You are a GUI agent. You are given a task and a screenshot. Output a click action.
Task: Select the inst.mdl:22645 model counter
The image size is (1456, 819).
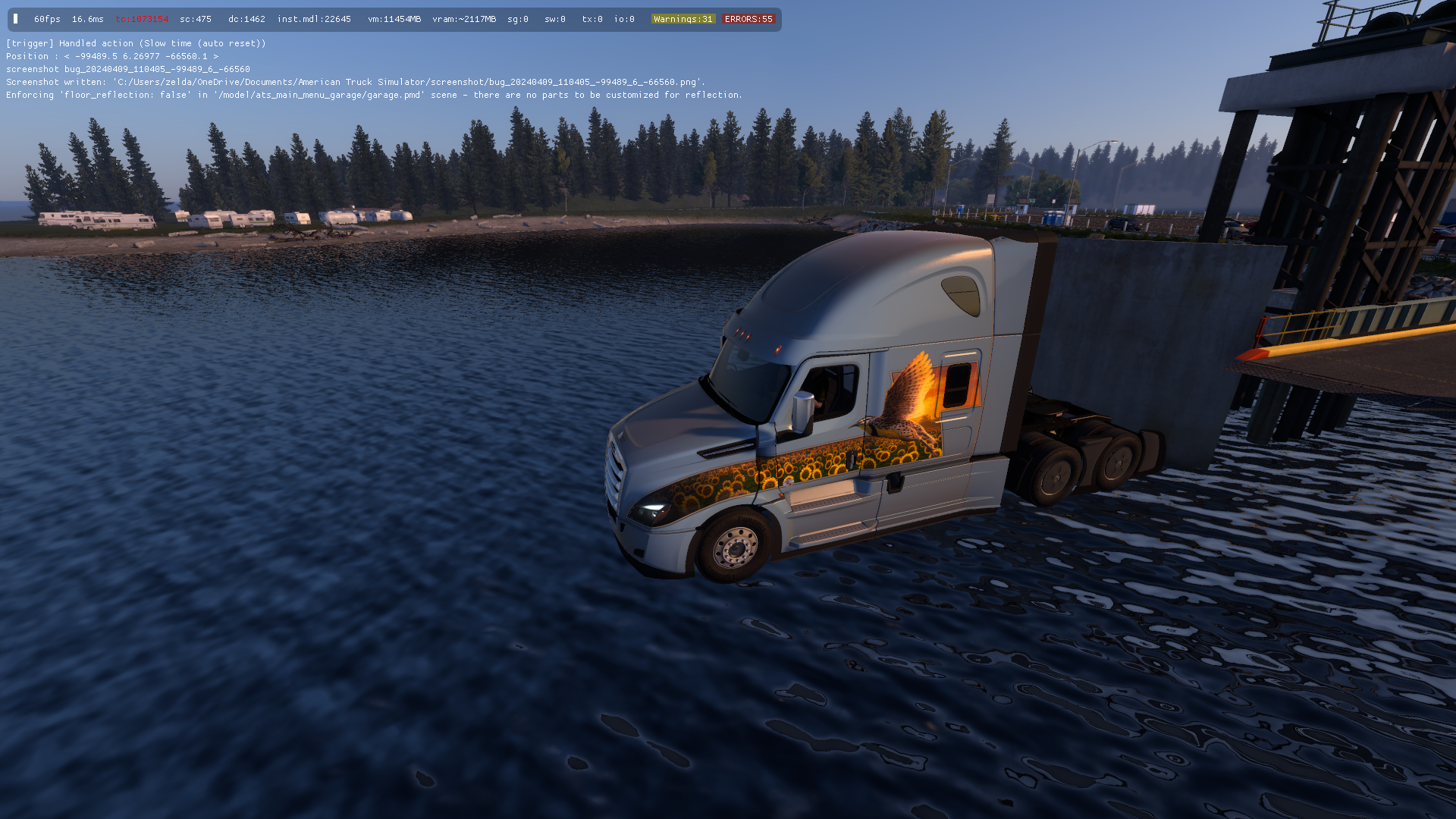[x=314, y=19]
